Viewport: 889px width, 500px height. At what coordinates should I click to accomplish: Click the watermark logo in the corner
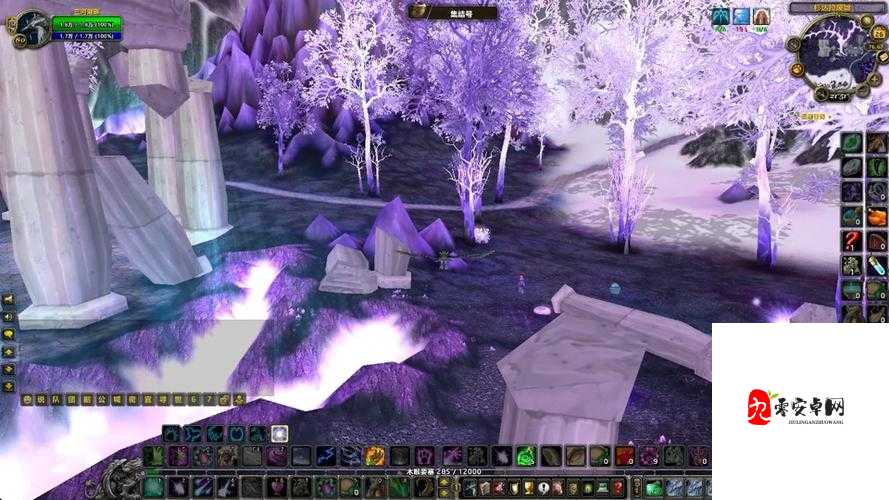798,410
